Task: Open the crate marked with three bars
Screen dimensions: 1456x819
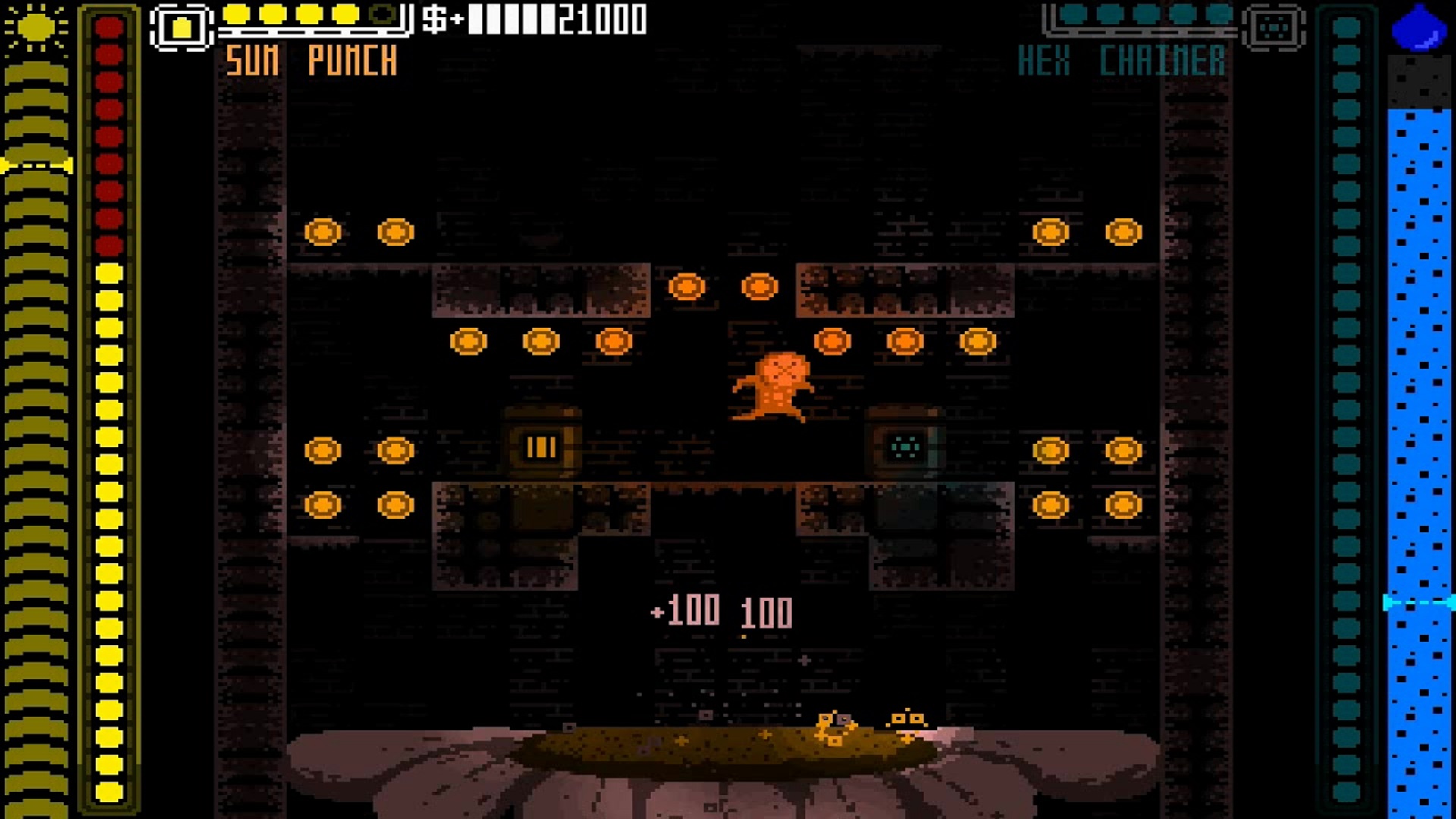Action: coord(539,447)
